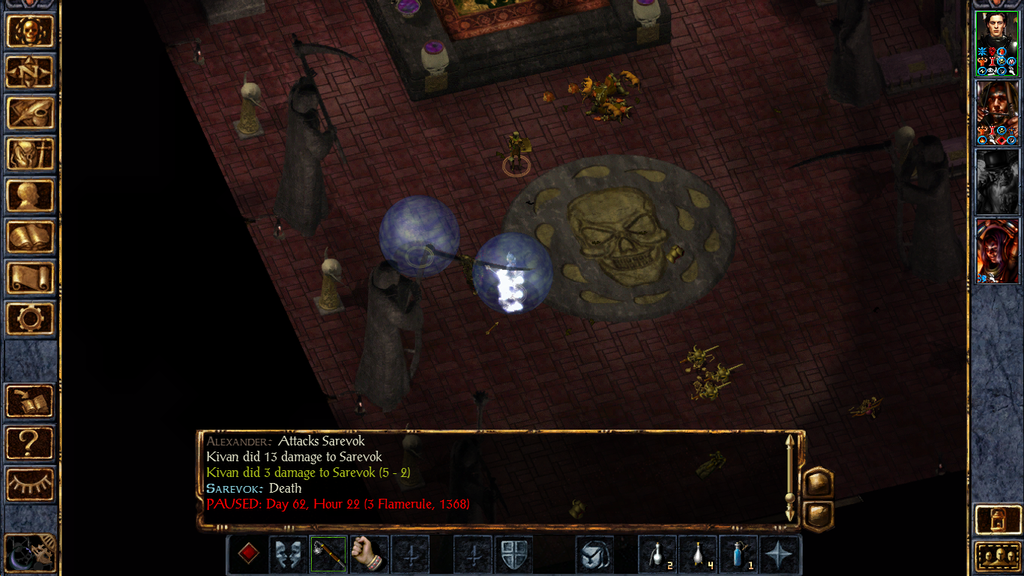This screenshot has height=576, width=1024.
Task: Activate the shield guard action button
Action: [x=513, y=554]
